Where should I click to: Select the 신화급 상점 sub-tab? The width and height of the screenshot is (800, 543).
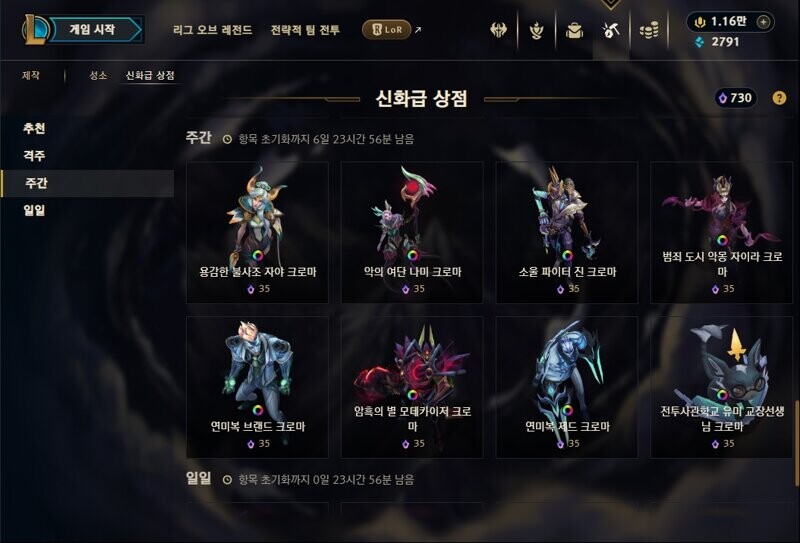coord(150,75)
